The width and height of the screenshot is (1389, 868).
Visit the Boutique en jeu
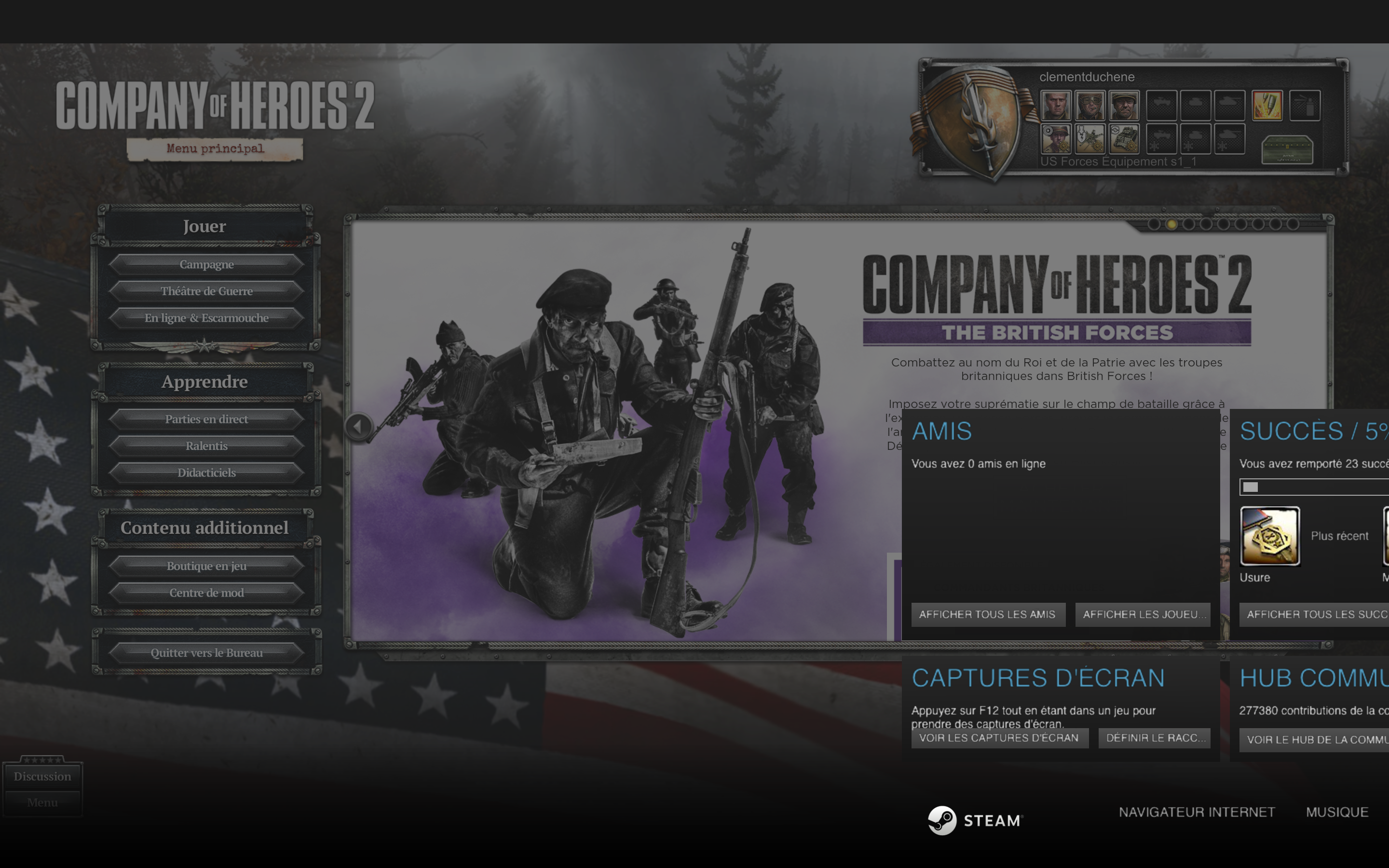tap(206, 566)
